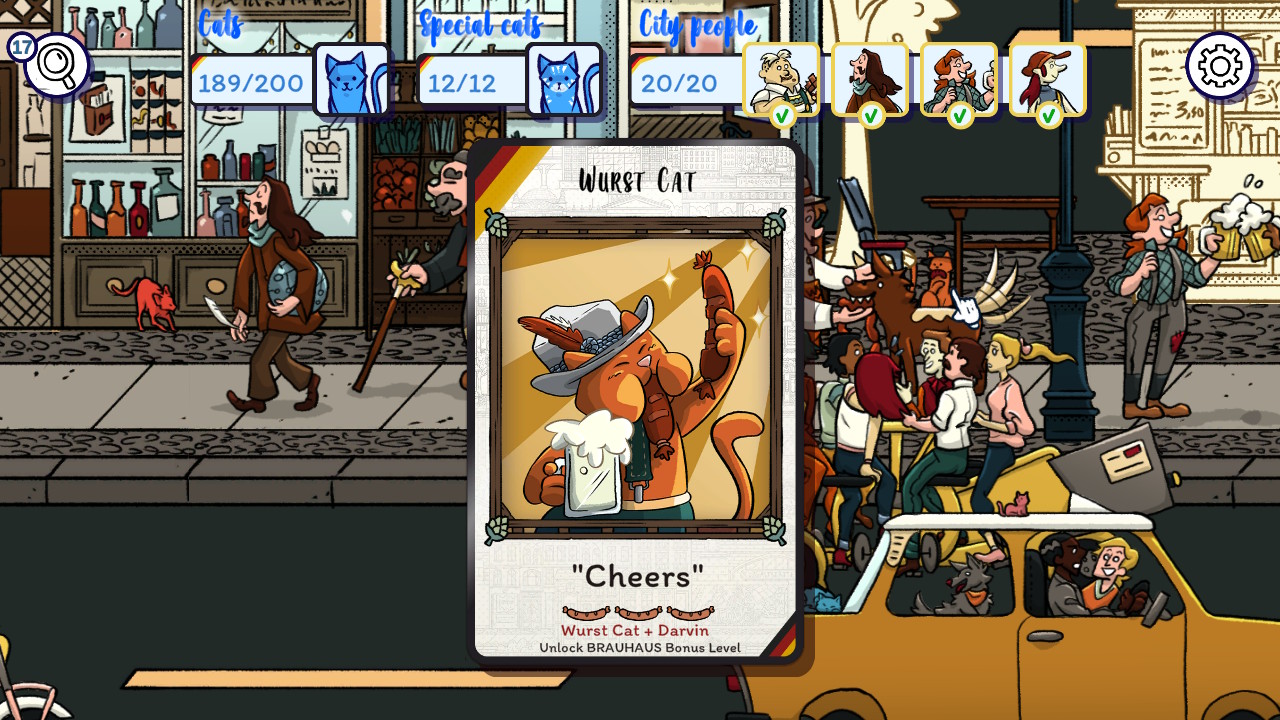Screen dimensions: 1280x720
Task: Open the settings gear
Action: (1218, 63)
